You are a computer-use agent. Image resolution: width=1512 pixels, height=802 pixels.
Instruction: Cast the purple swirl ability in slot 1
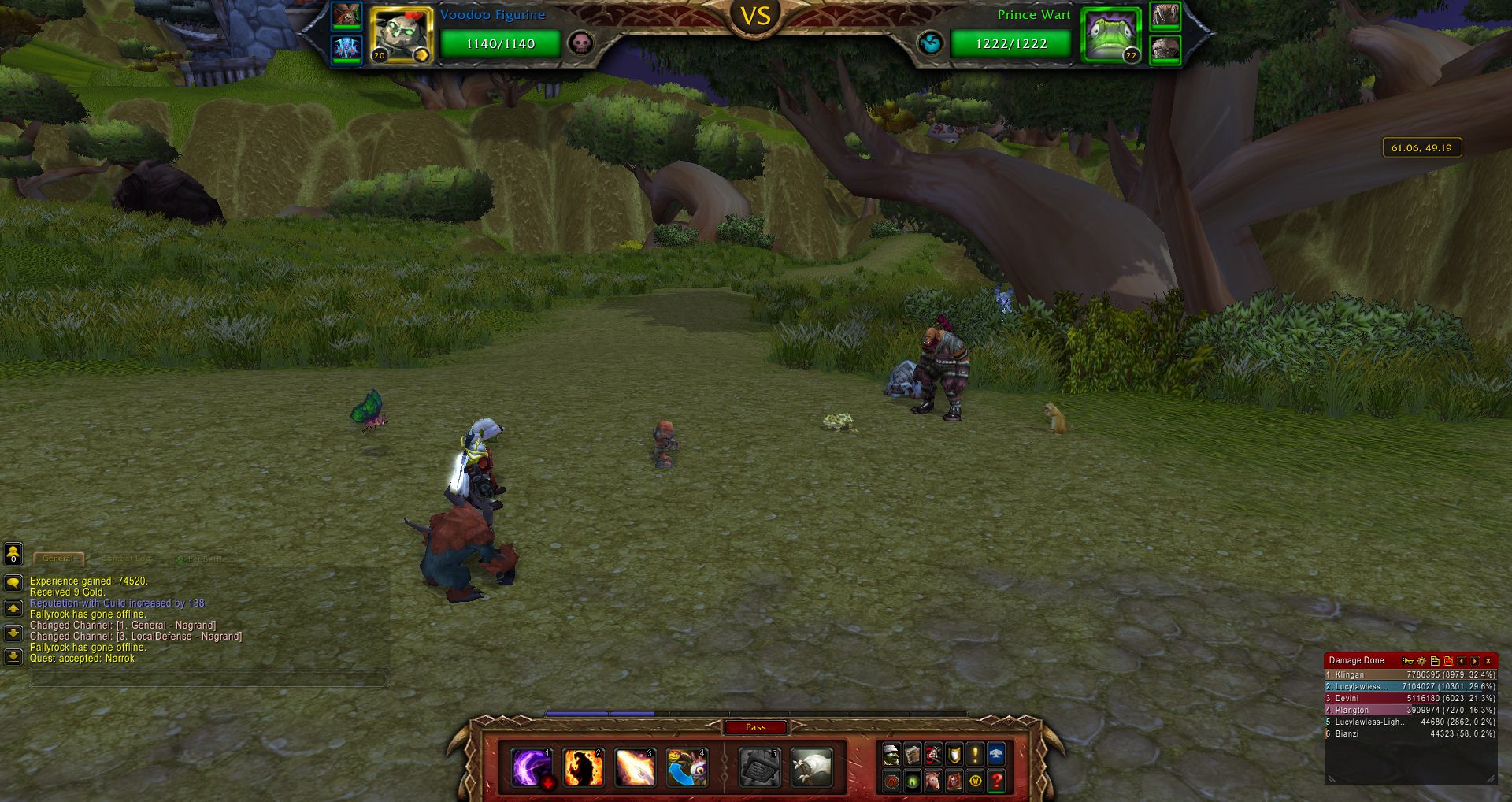pos(532,767)
